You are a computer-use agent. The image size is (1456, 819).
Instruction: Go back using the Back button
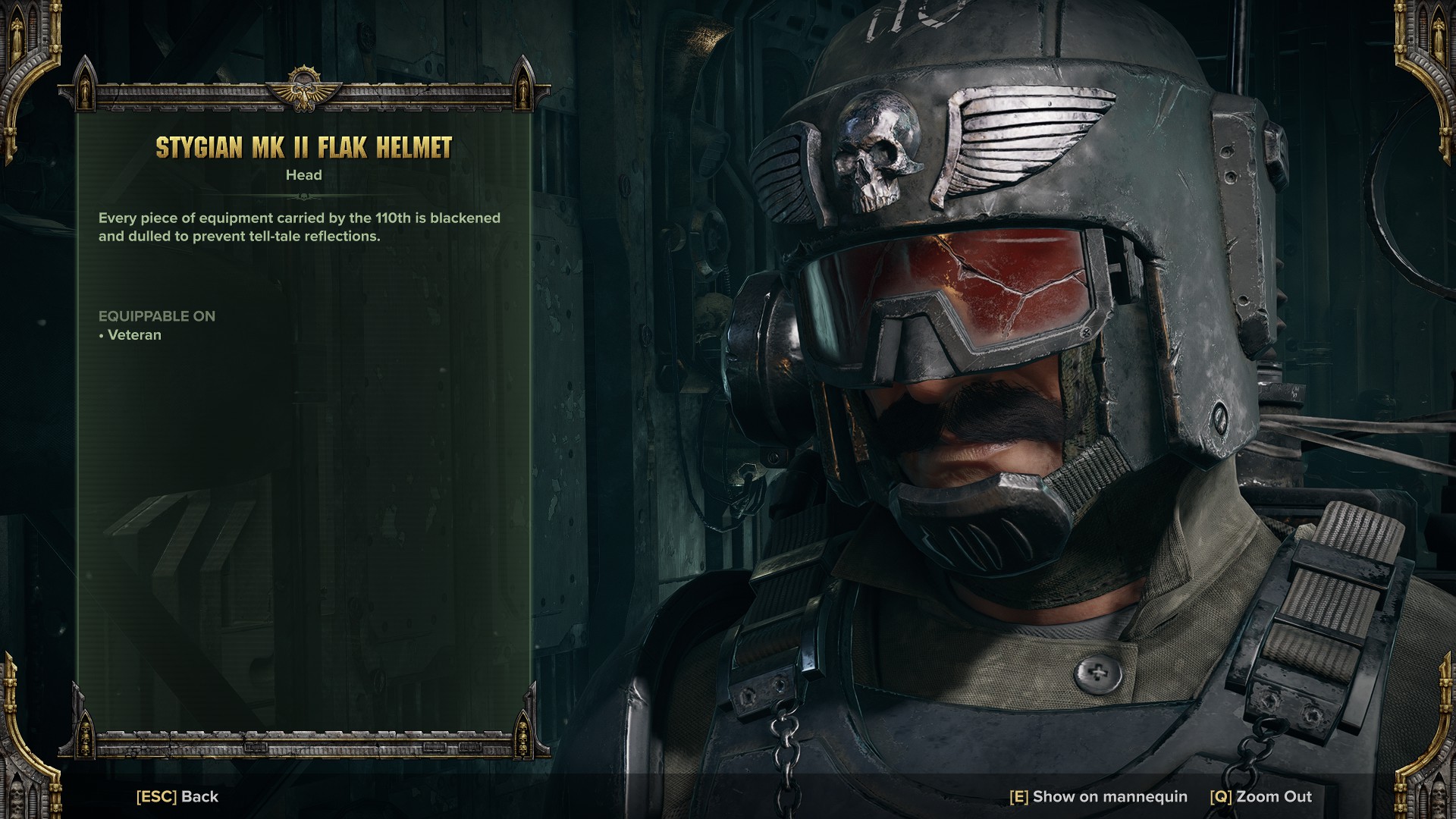(177, 796)
